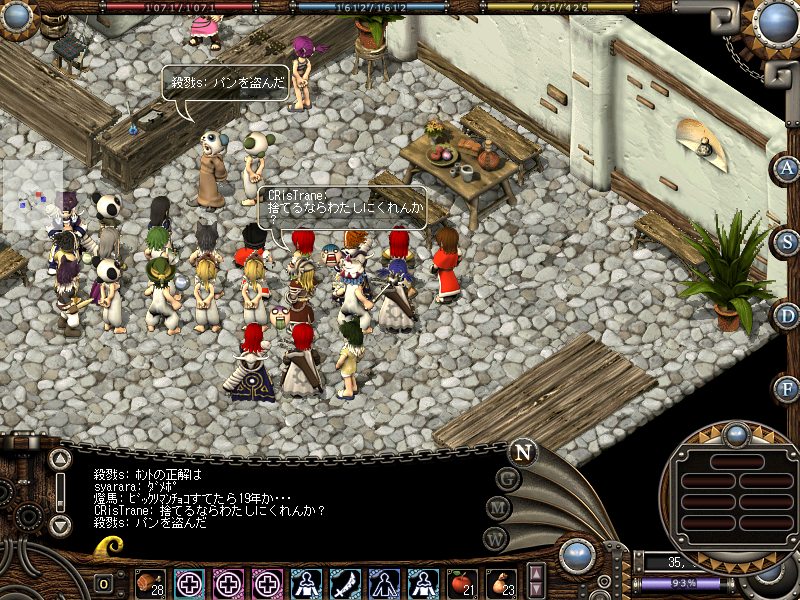Screen dimensions: 800x600
Task: Switch hotbar page with the up arrow
Action: coord(537,574)
